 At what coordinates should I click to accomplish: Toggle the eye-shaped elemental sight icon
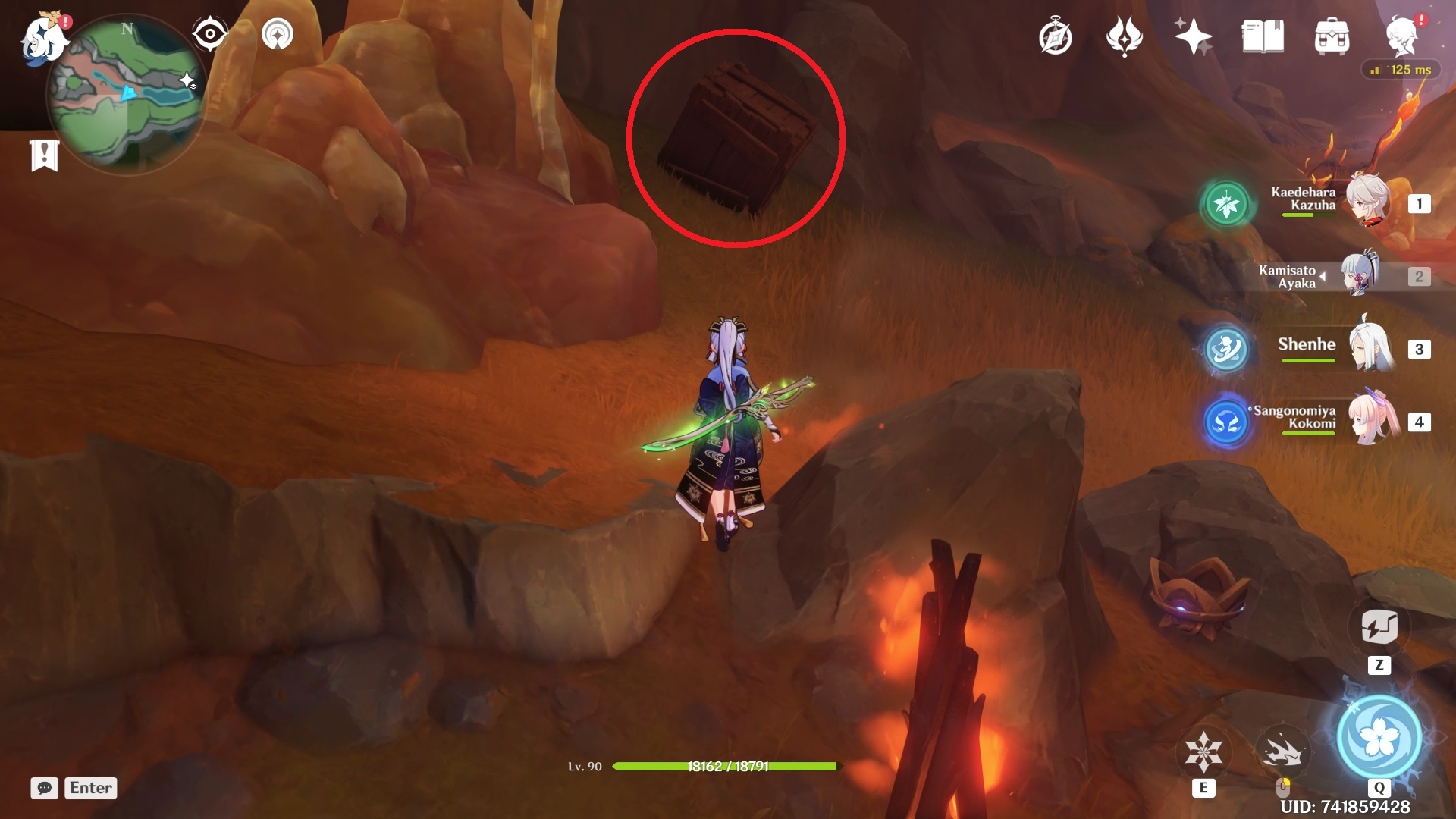click(210, 34)
